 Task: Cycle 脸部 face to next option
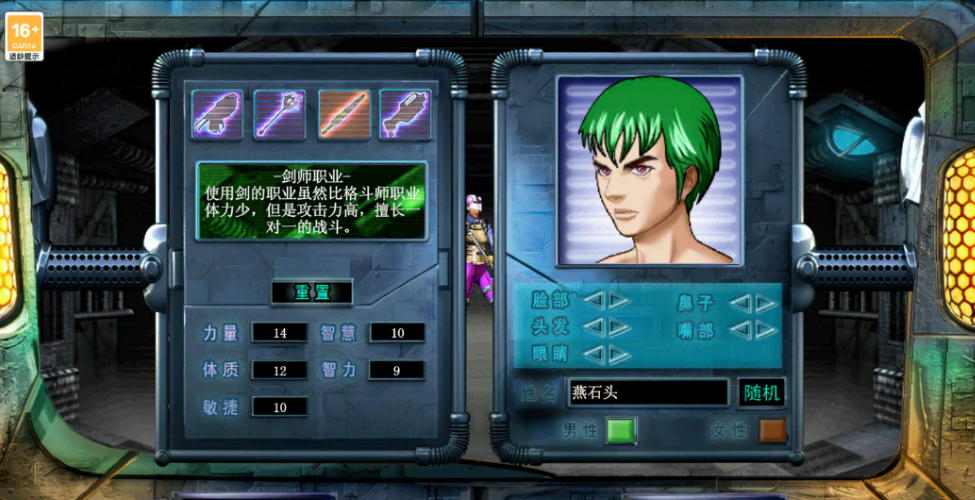(619, 300)
